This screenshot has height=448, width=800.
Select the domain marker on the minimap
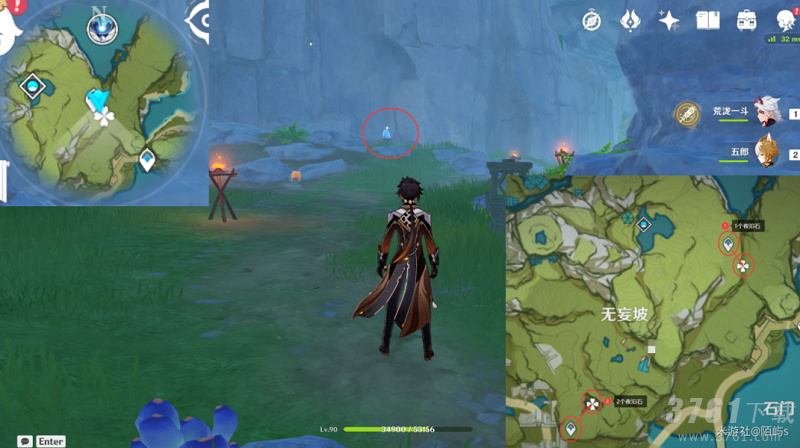coord(33,87)
